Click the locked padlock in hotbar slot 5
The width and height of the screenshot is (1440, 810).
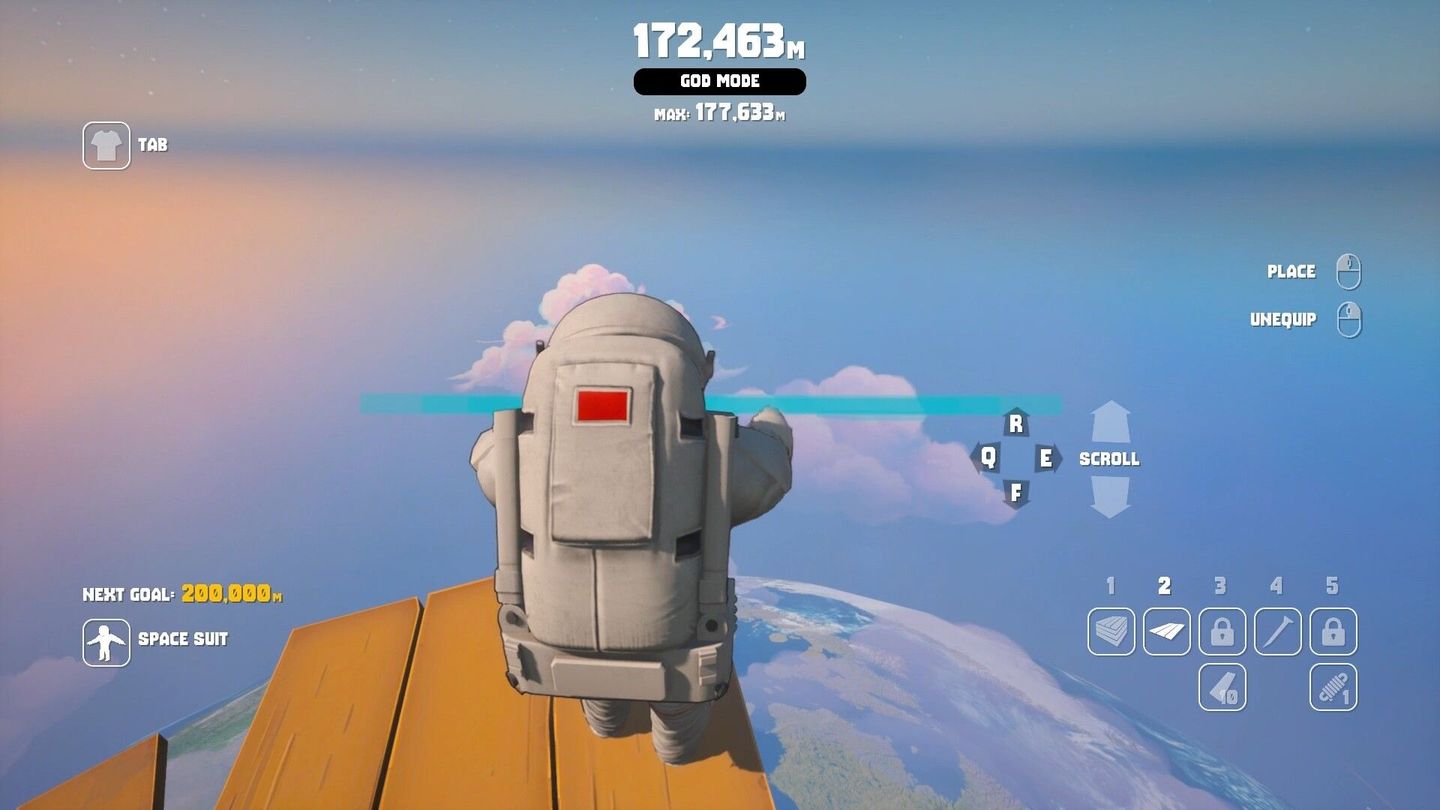[1332, 632]
